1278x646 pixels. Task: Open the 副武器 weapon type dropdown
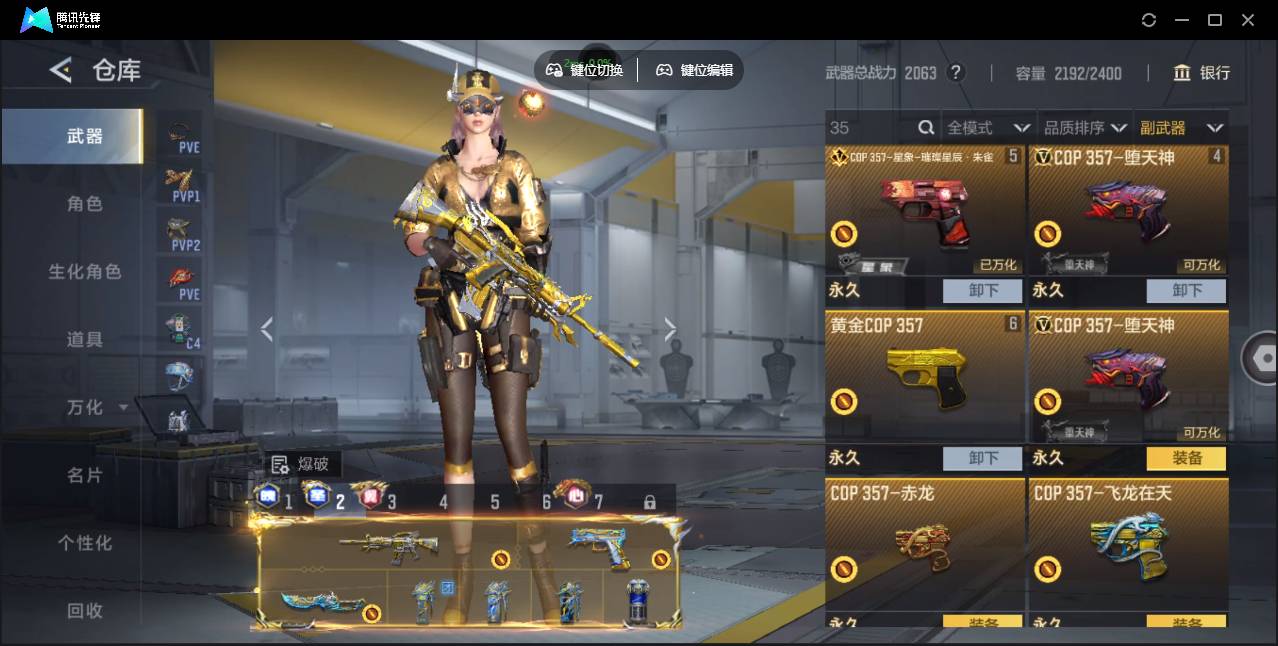[1181, 128]
